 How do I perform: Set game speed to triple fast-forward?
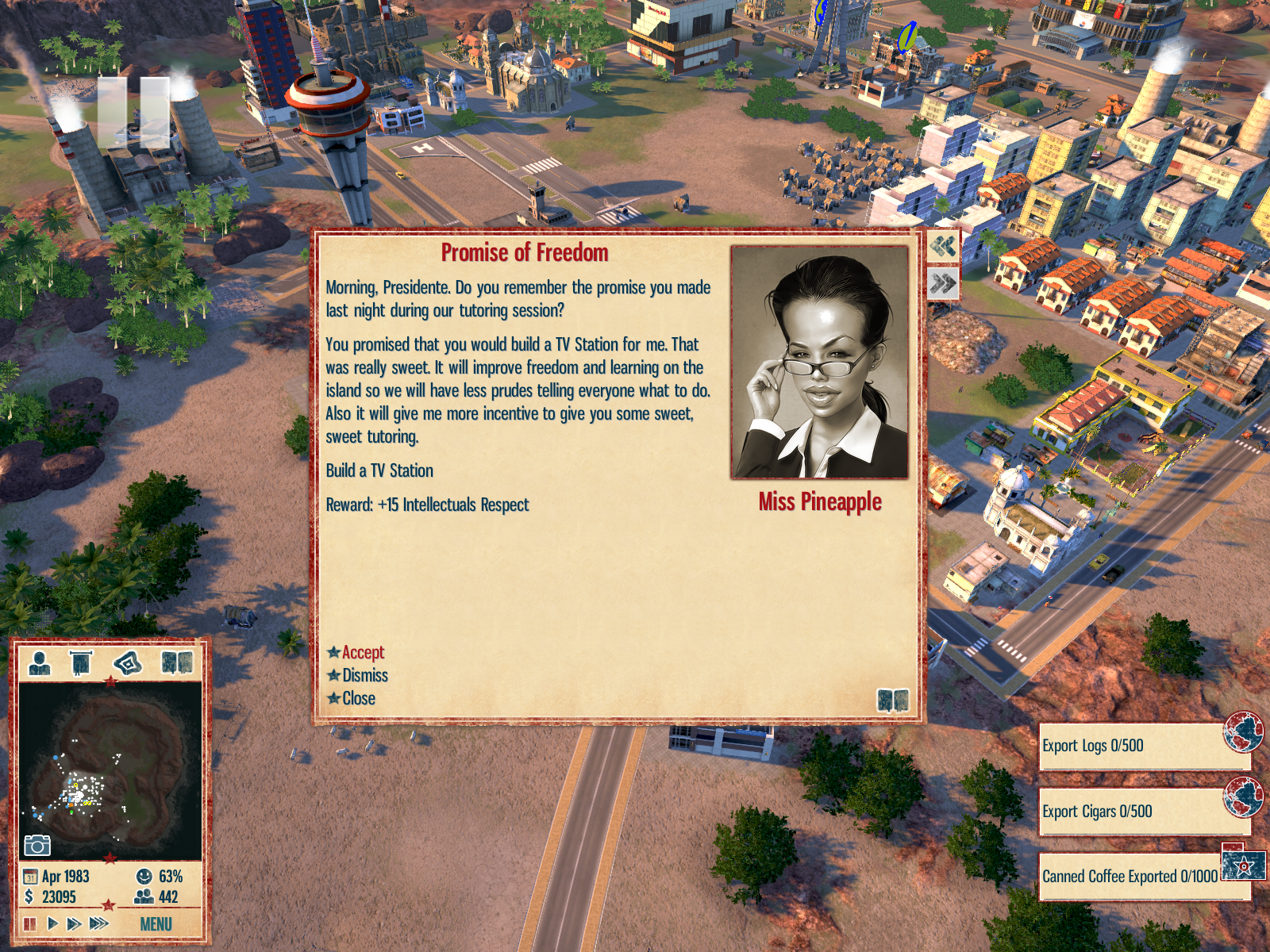coord(99,923)
